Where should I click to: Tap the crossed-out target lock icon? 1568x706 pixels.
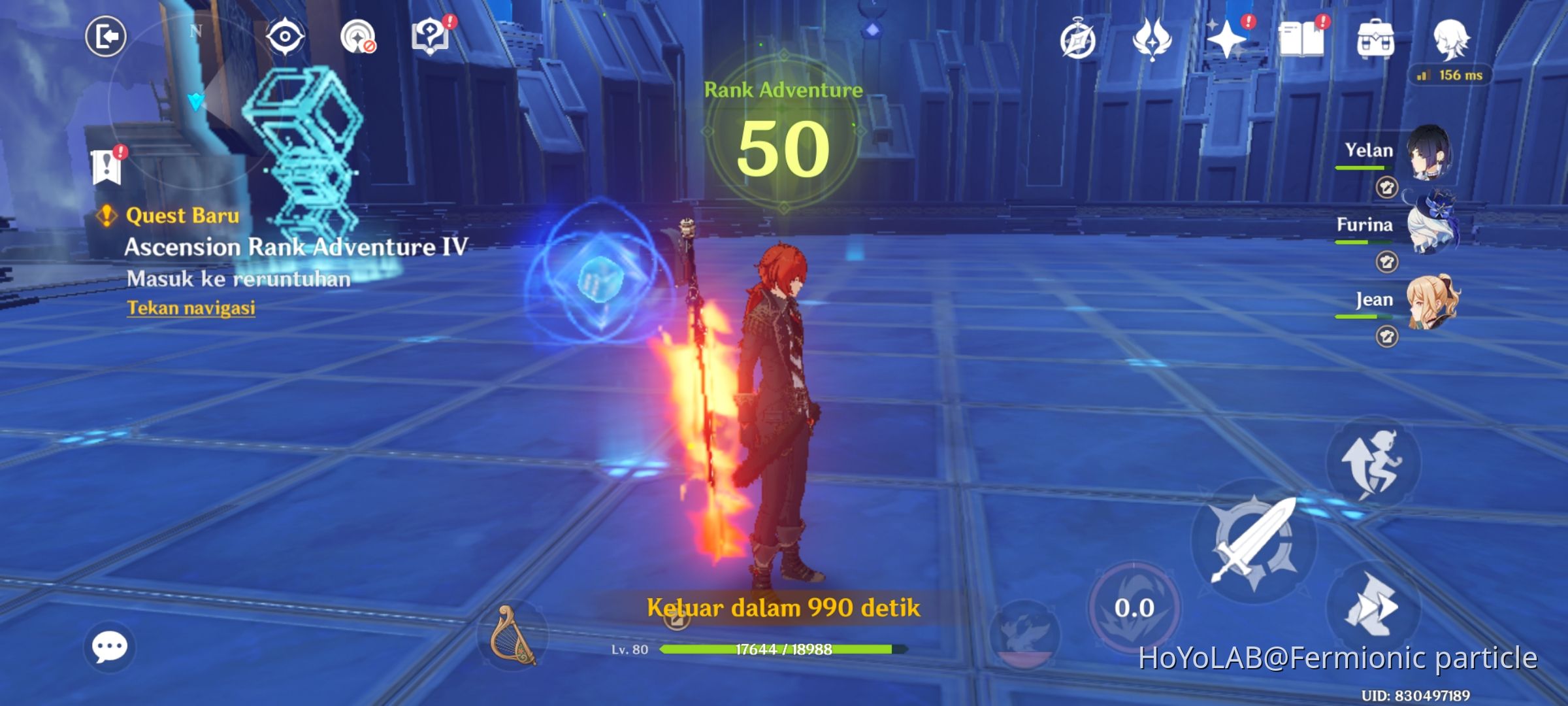coord(357,37)
